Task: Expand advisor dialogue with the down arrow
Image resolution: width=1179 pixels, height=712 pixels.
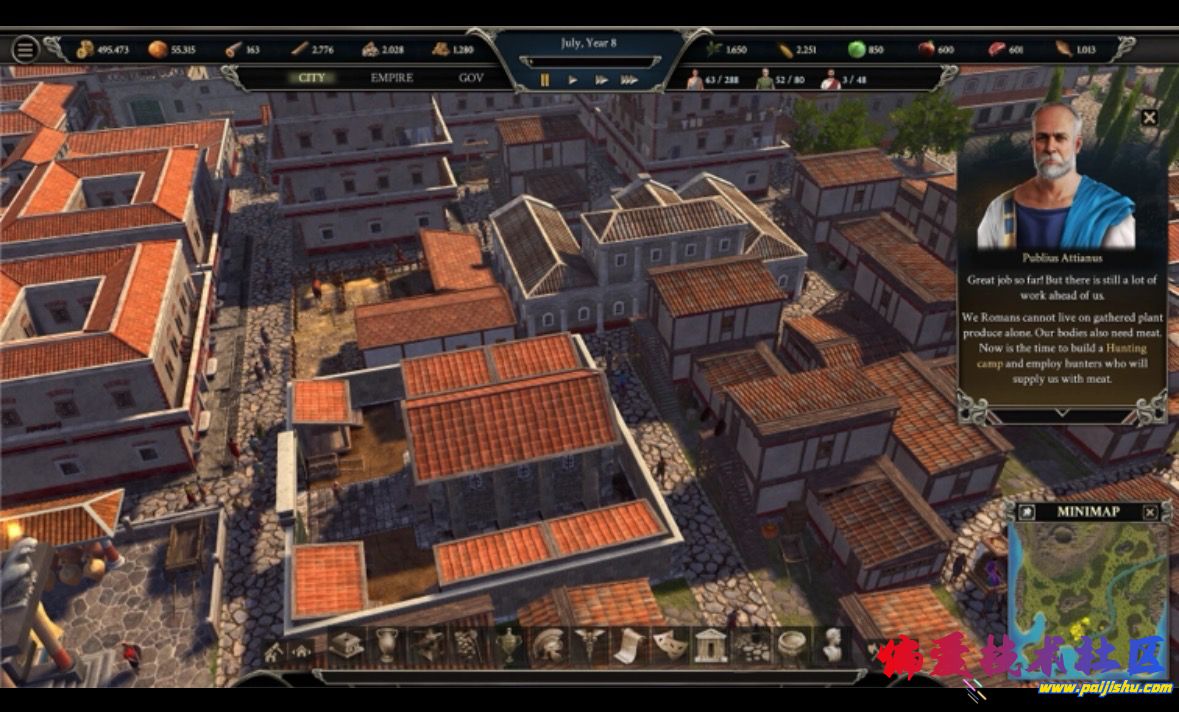Action: [x=1062, y=412]
